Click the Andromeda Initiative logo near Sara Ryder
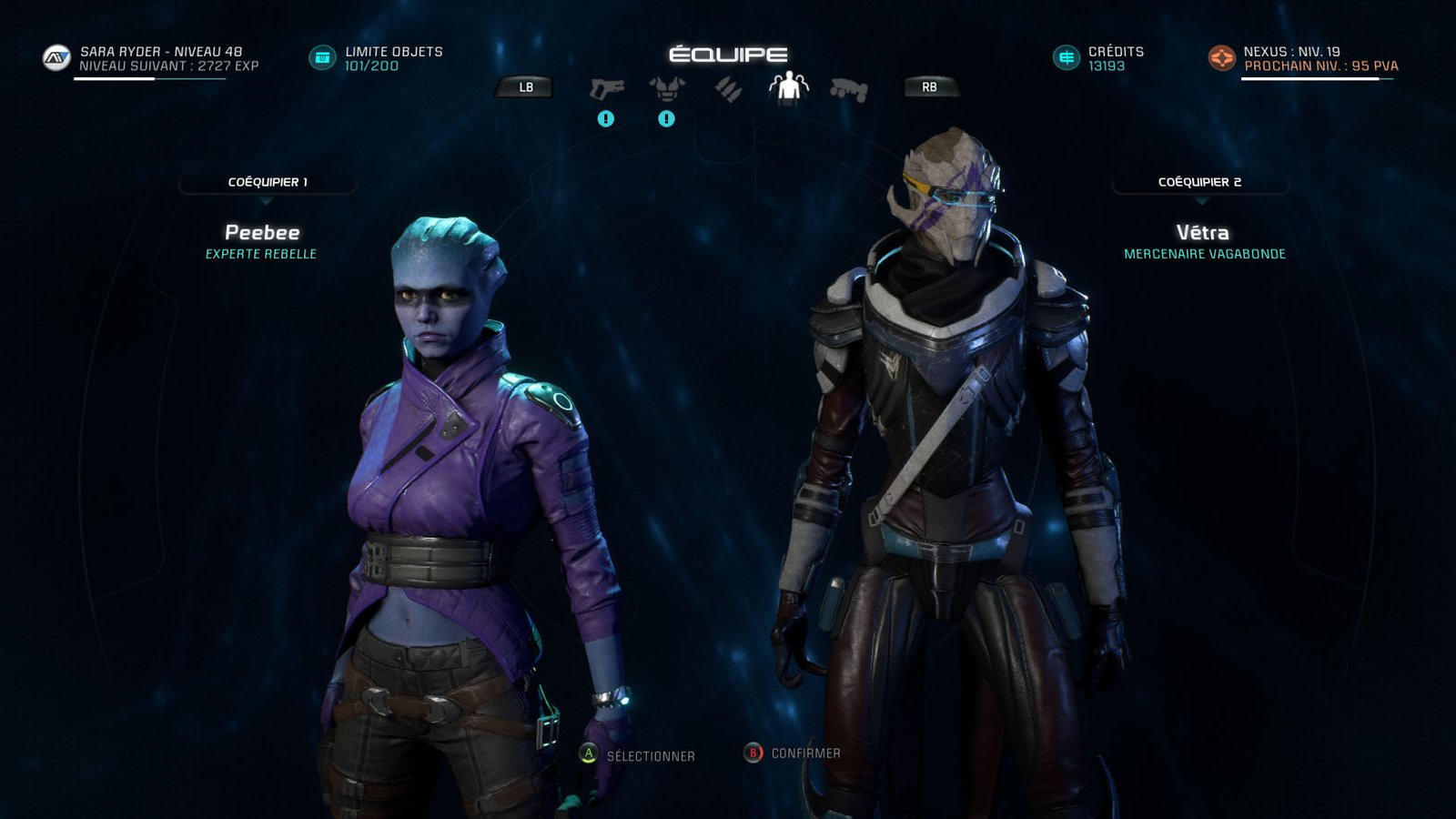 click(x=55, y=58)
